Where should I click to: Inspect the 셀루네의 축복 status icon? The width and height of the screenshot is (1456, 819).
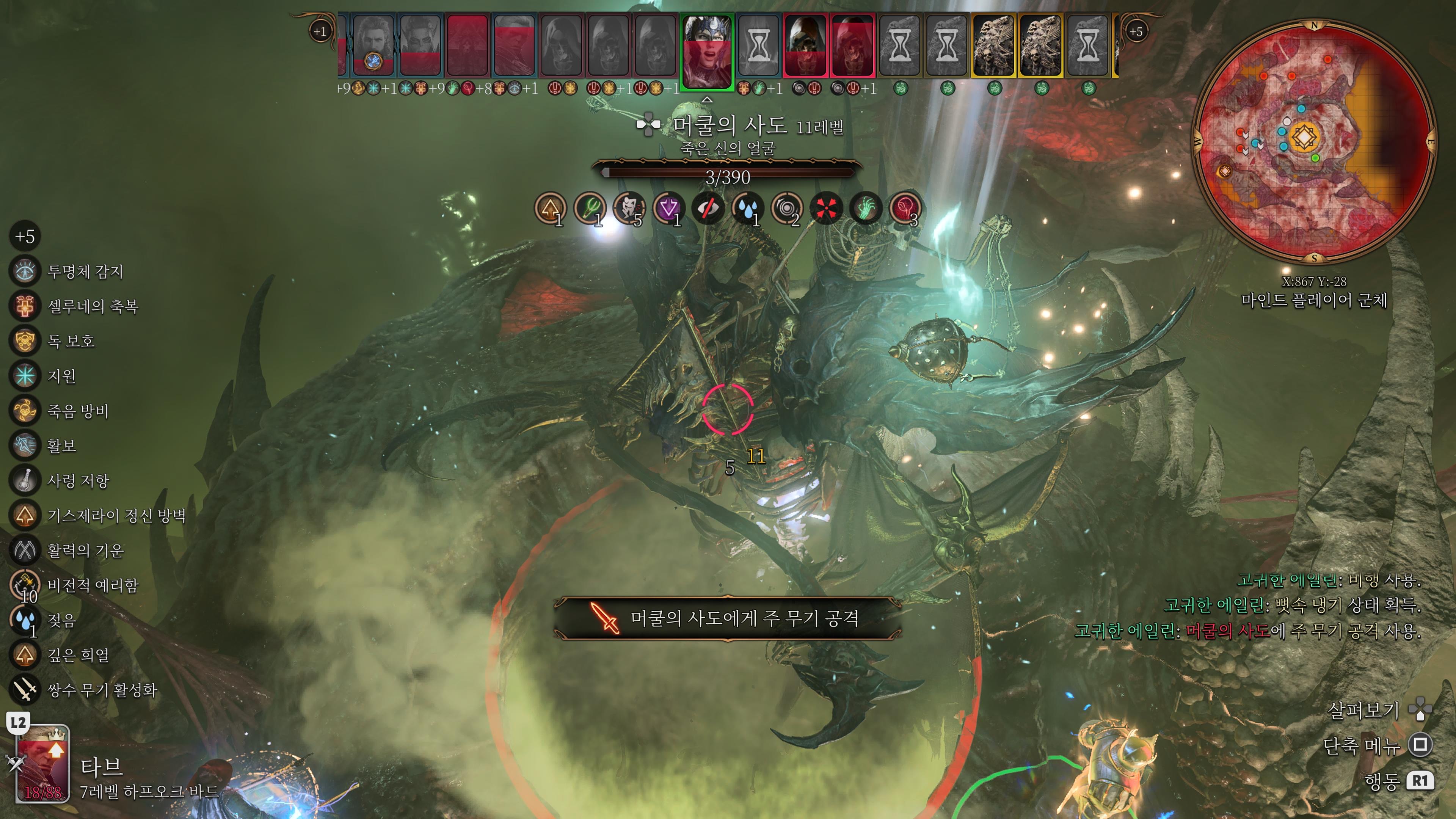(25, 306)
